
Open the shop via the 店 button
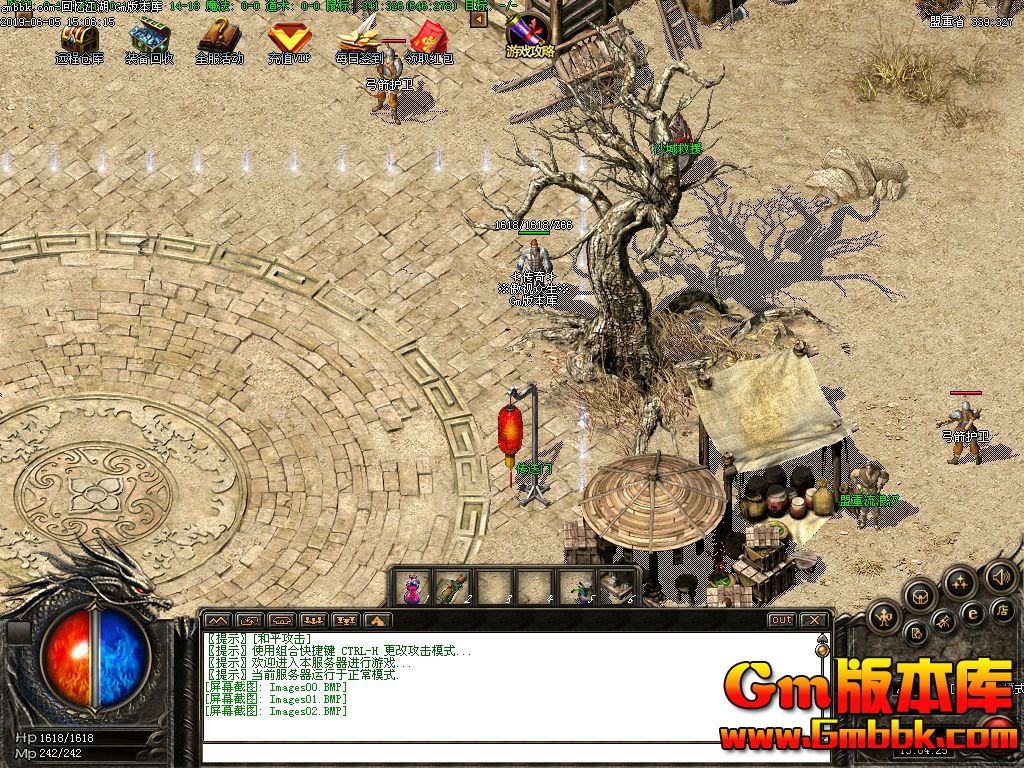tap(1001, 610)
